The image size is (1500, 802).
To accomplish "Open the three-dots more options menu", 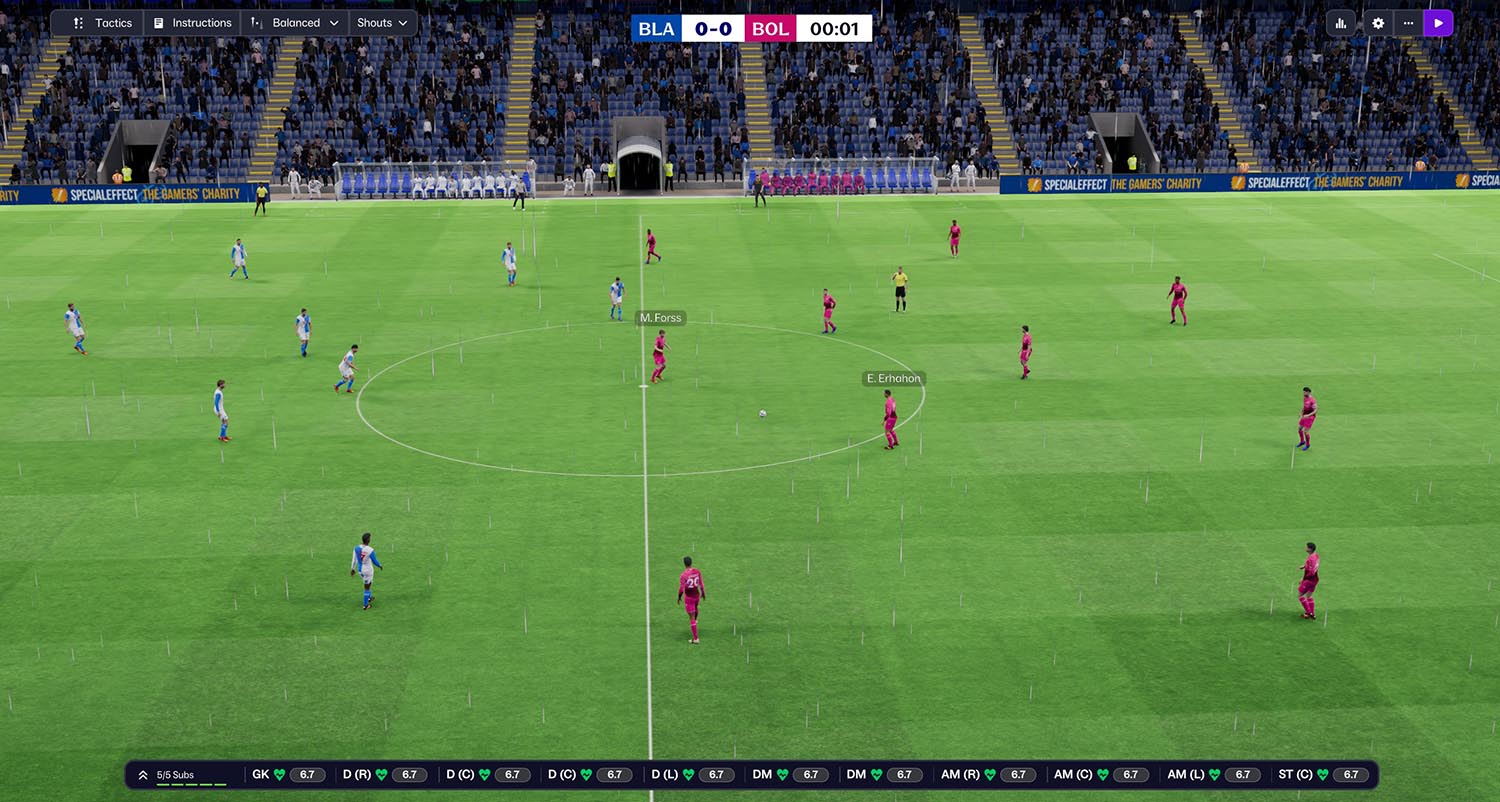I will [1408, 23].
